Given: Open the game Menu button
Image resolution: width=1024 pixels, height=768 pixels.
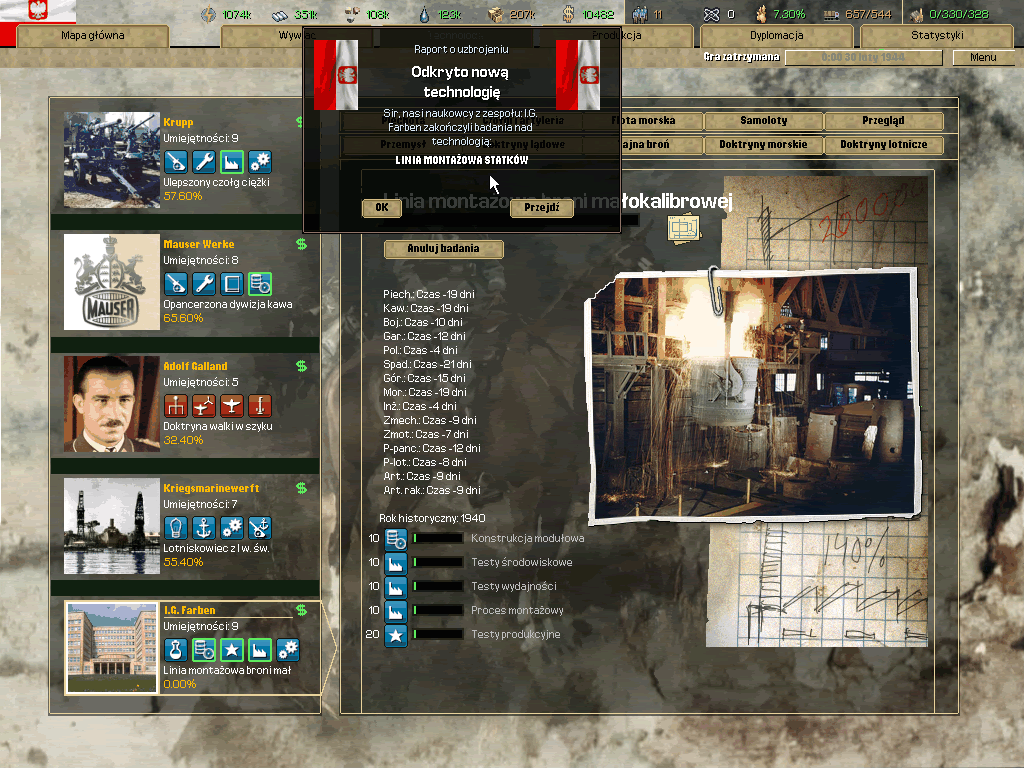Looking at the screenshot, I should click(983, 58).
